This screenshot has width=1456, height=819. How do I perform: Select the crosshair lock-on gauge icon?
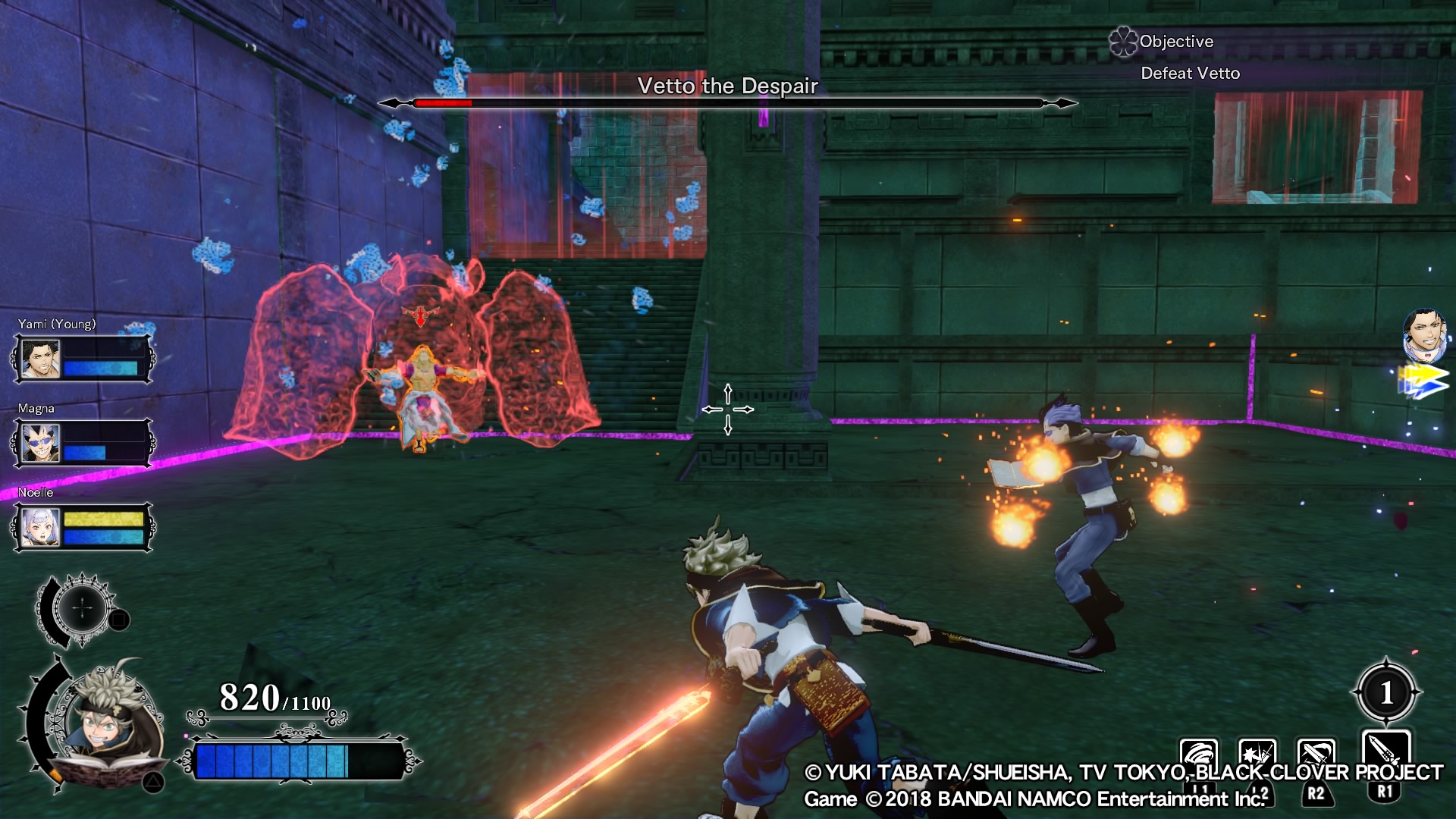[83, 608]
